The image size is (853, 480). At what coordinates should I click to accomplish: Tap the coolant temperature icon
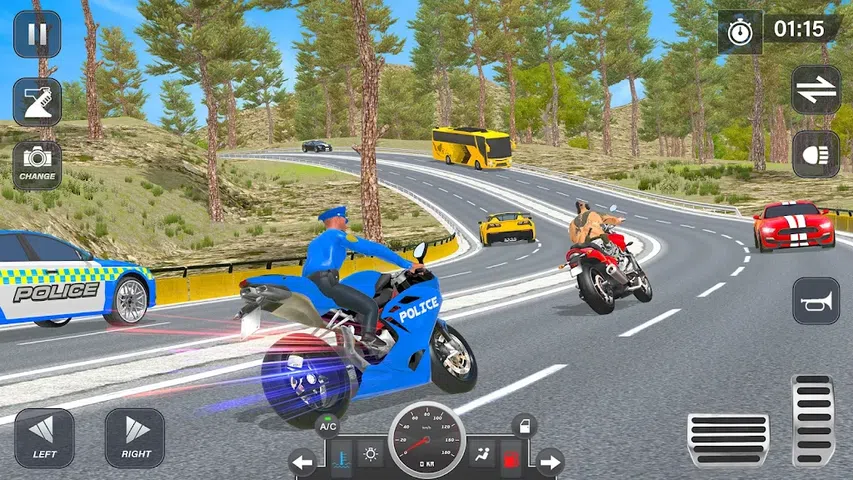341,458
